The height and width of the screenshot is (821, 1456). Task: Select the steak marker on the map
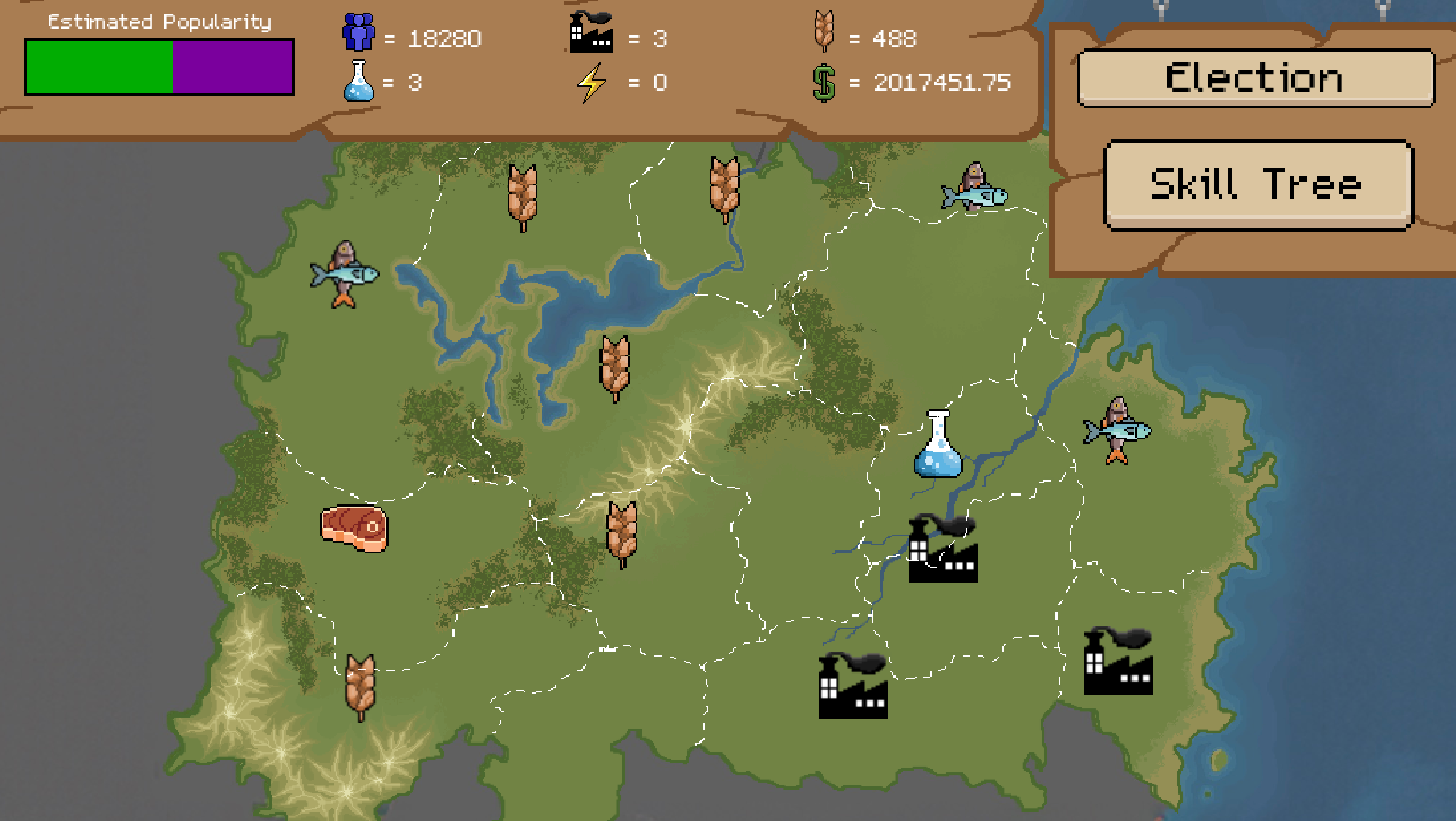point(354,528)
